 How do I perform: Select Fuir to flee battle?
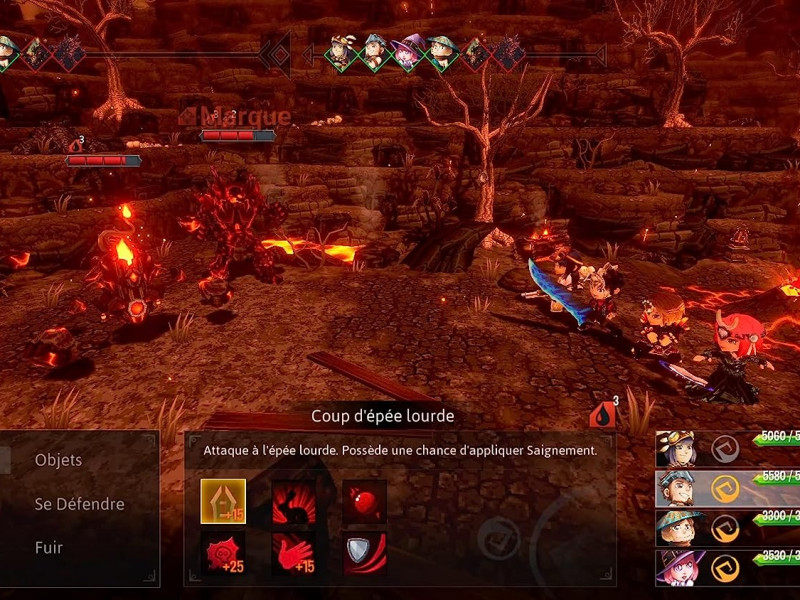pyautogui.click(x=49, y=548)
